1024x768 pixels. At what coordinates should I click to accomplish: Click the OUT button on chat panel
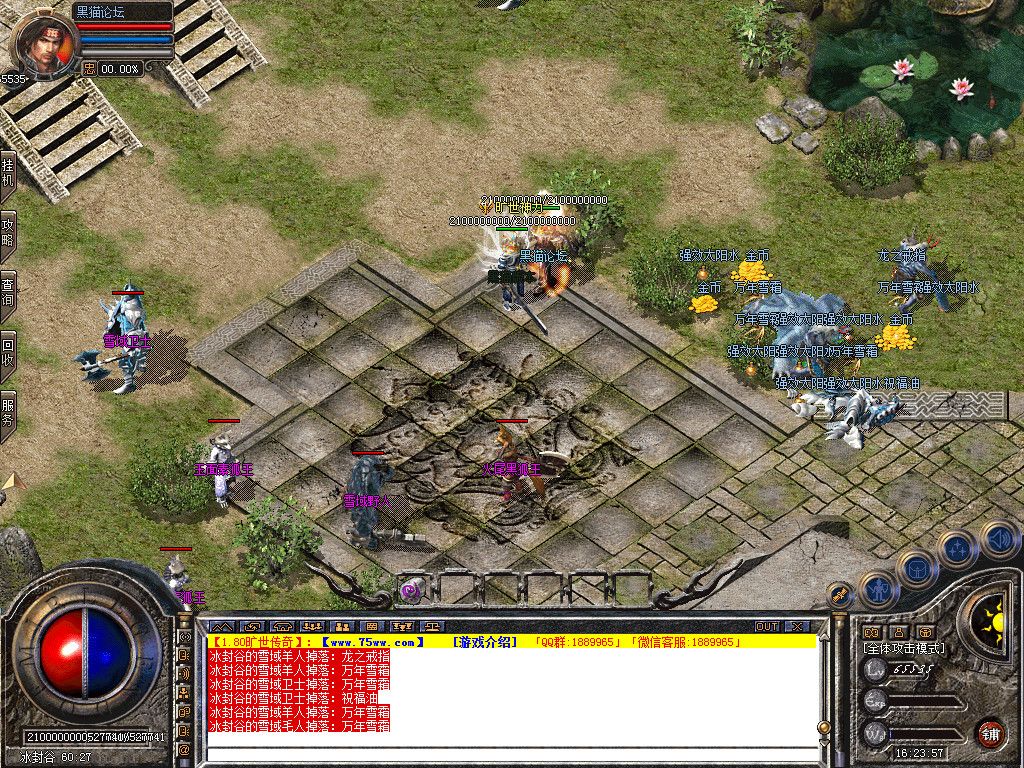(x=766, y=626)
